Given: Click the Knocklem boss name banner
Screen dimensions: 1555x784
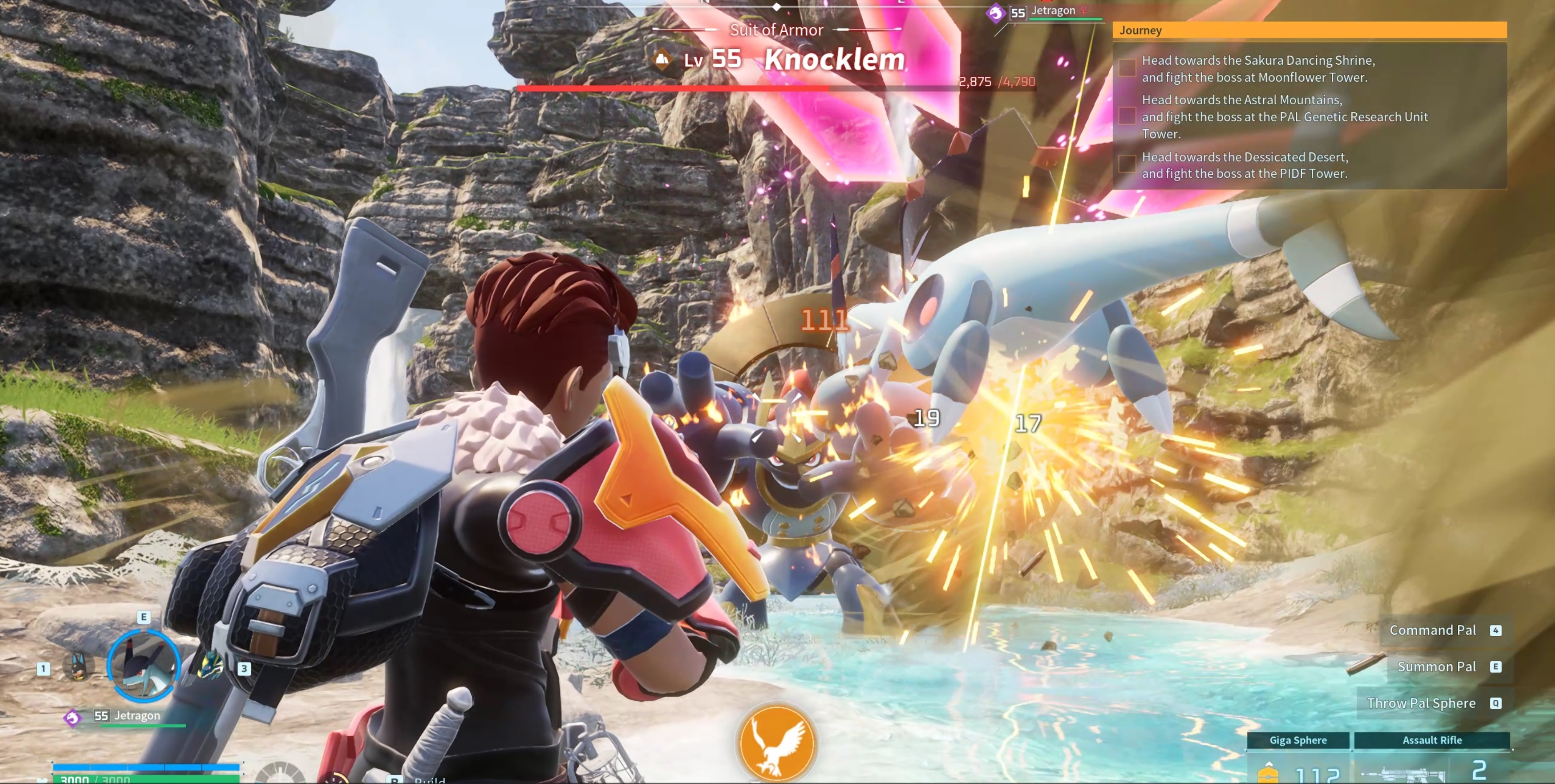Looking at the screenshot, I should 834,59.
